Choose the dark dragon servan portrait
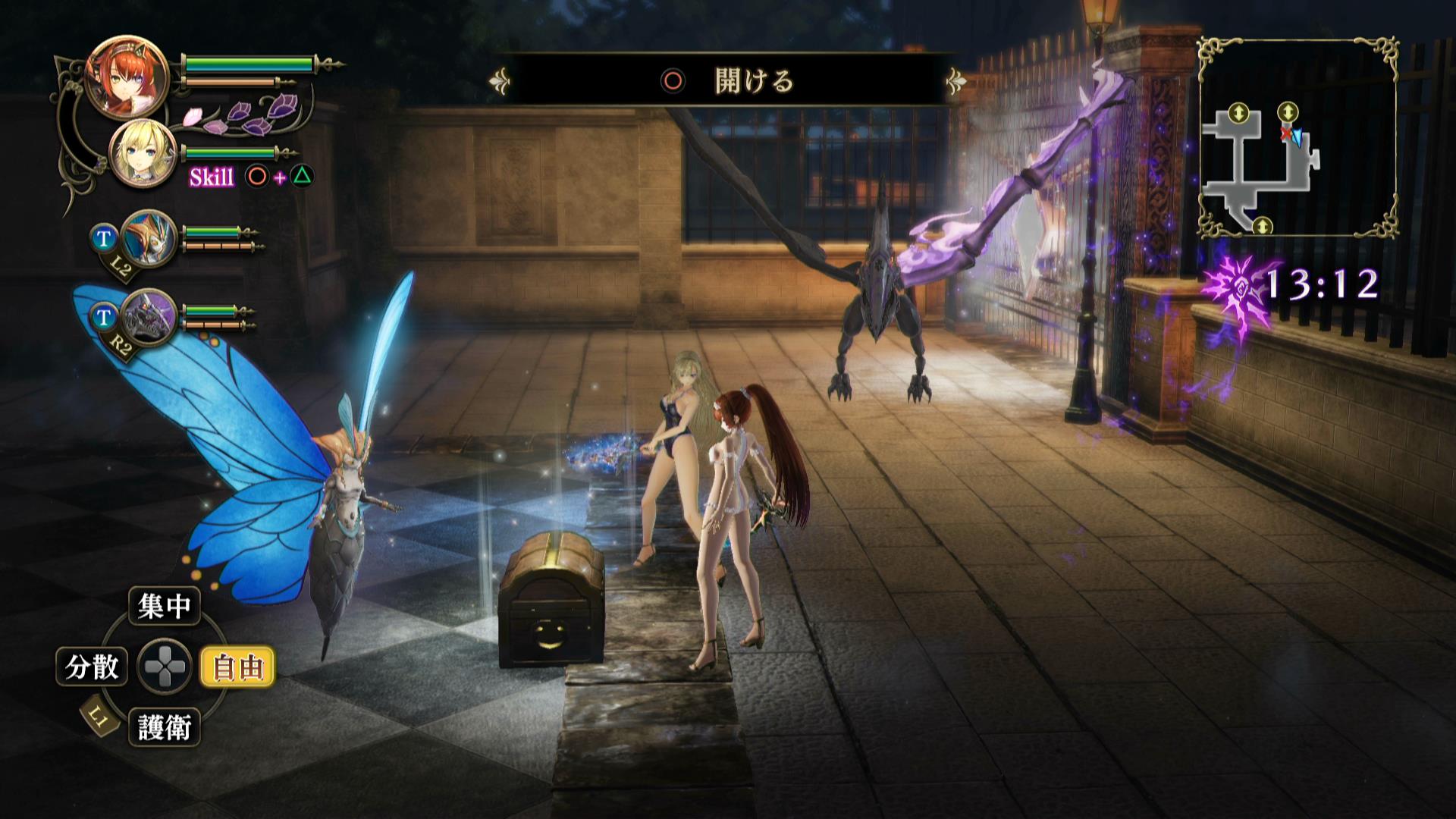Viewport: 1456px width, 819px height. [x=148, y=316]
